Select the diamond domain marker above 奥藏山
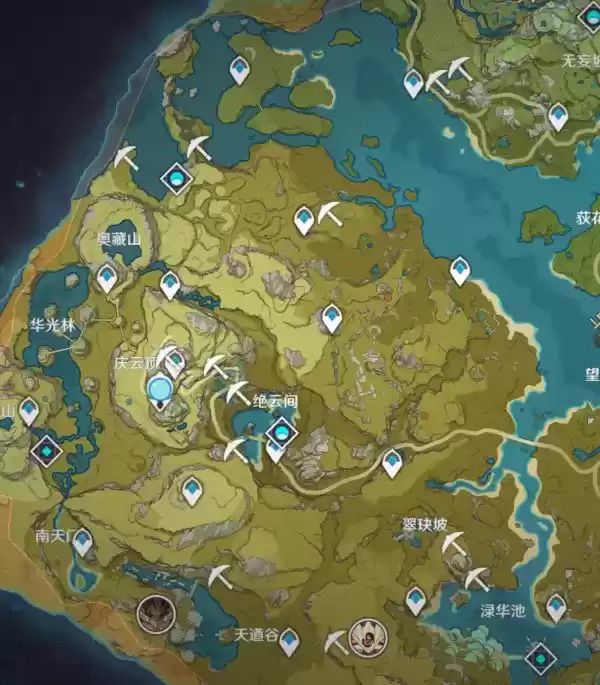This screenshot has height=685, width=600. pos(178,179)
